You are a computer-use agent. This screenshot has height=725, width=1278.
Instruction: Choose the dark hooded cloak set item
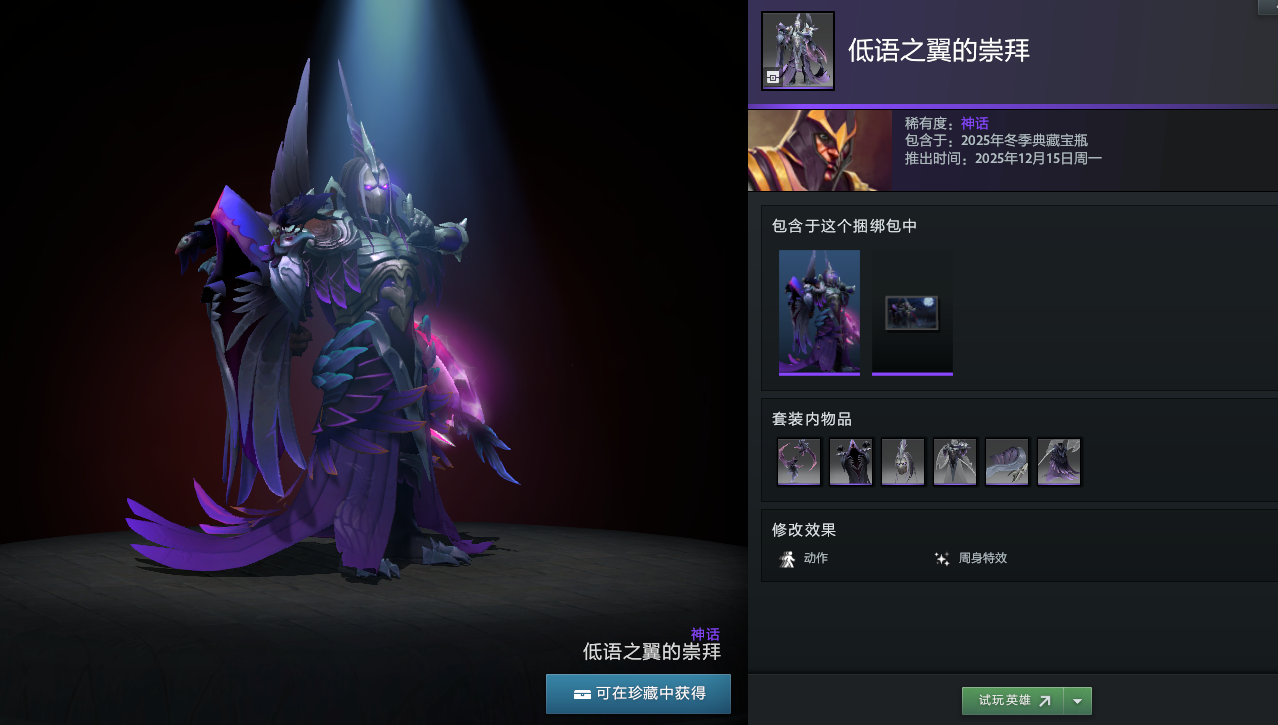click(x=851, y=462)
